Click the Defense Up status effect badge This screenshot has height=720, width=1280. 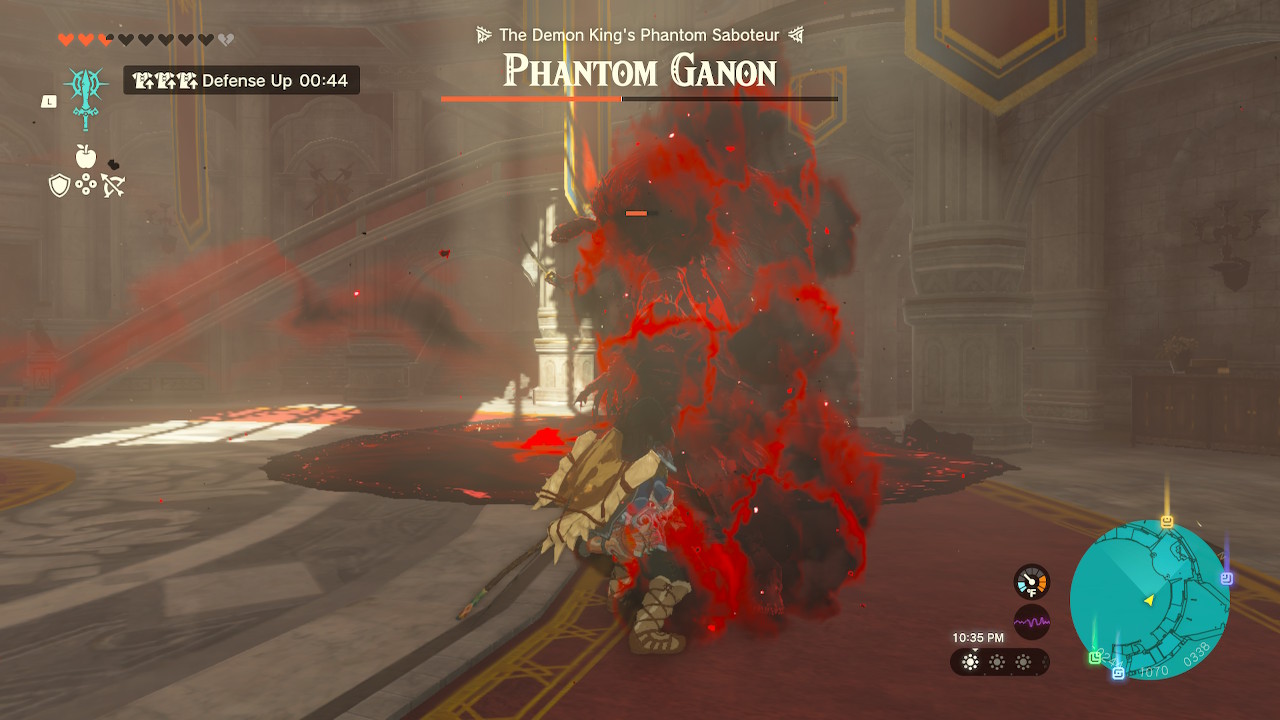pos(241,80)
